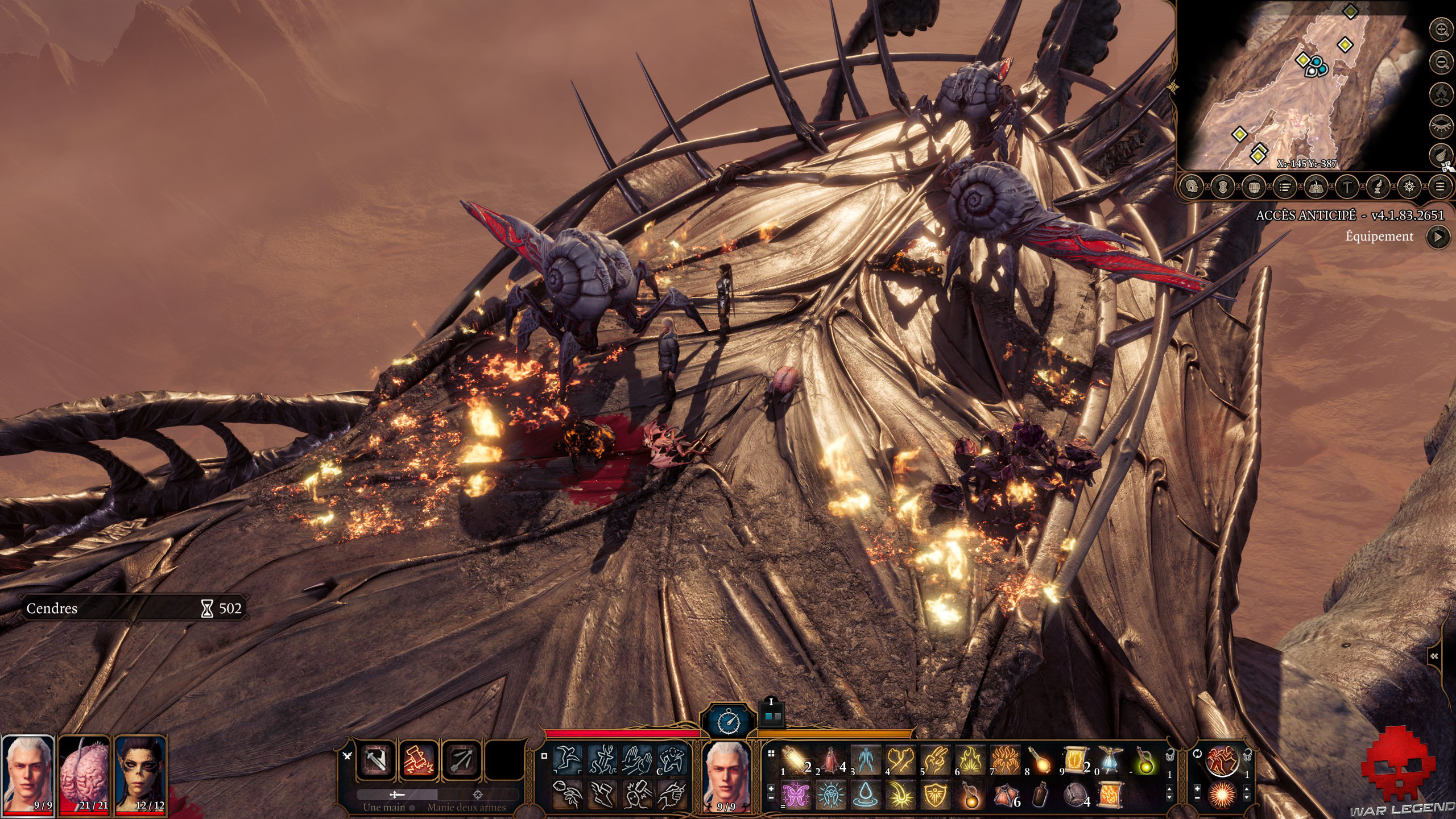Open the journal list icon
Screen dimensions: 1456x819
point(1284,187)
